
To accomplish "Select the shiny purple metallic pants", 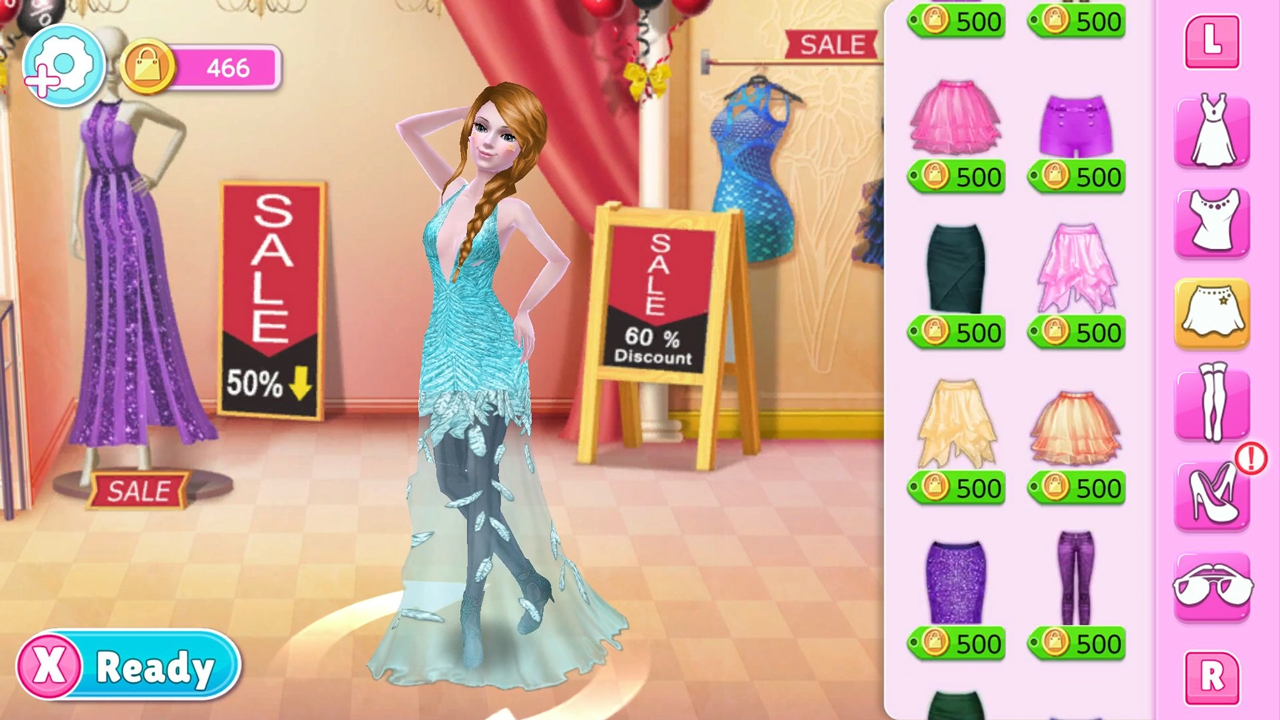I will [1076, 578].
